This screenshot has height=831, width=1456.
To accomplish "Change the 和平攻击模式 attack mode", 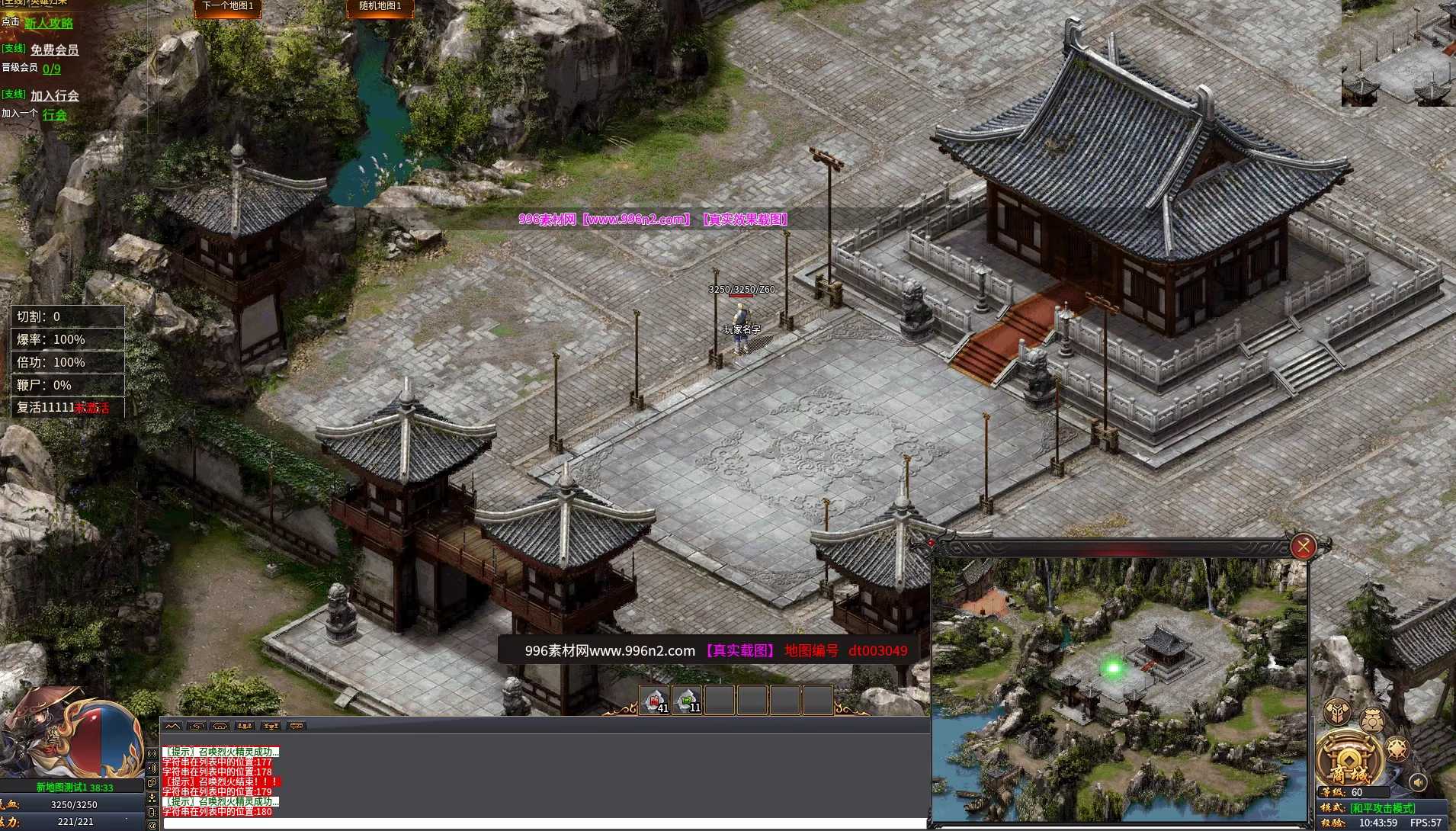I will (1382, 807).
